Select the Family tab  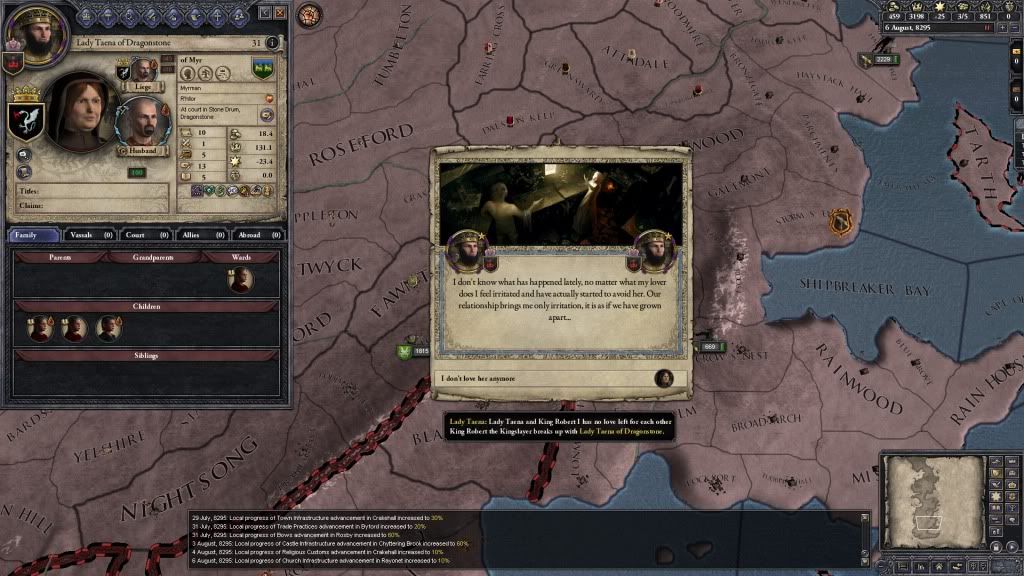tap(34, 235)
